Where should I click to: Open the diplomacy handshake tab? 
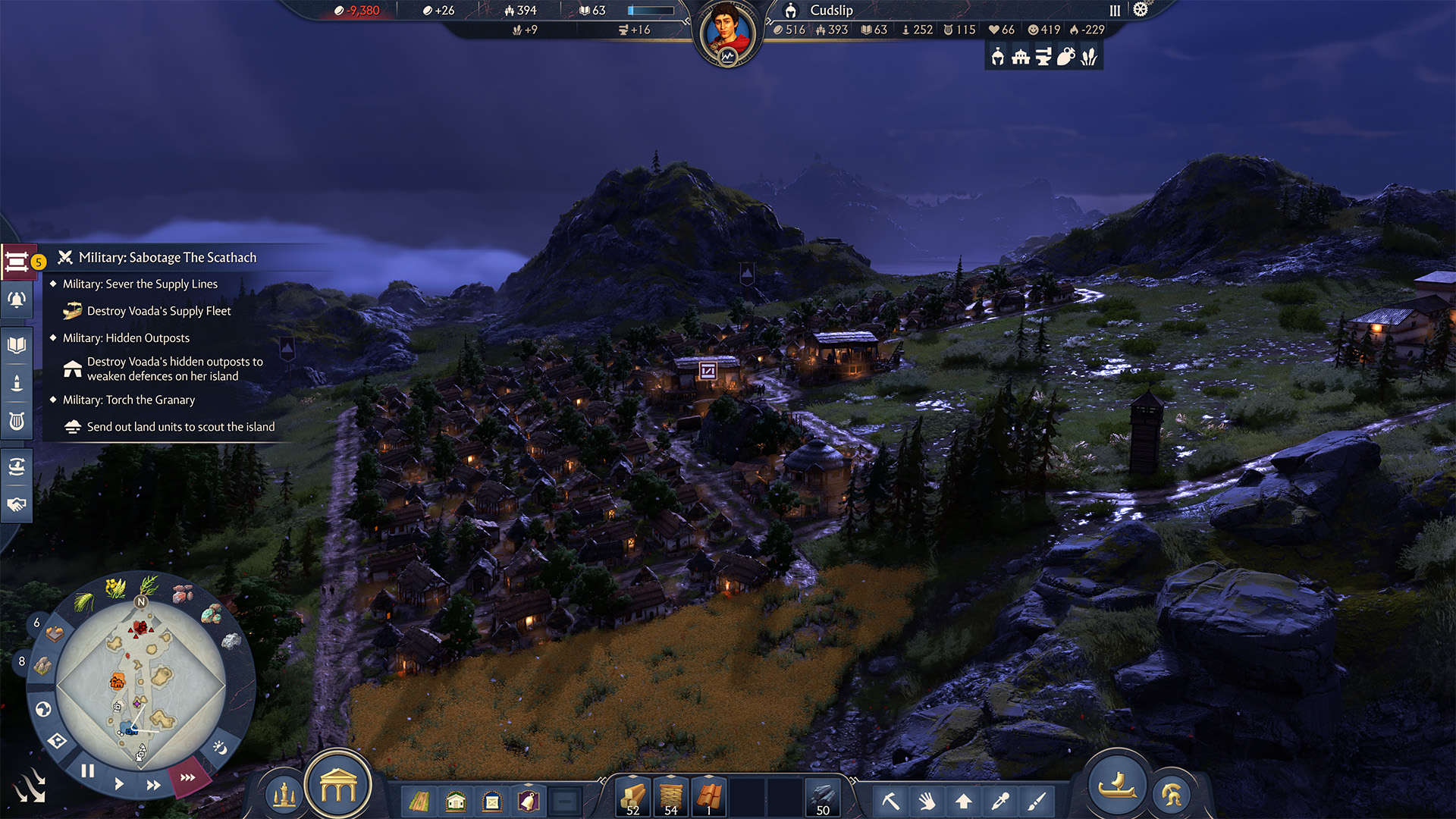click(17, 504)
